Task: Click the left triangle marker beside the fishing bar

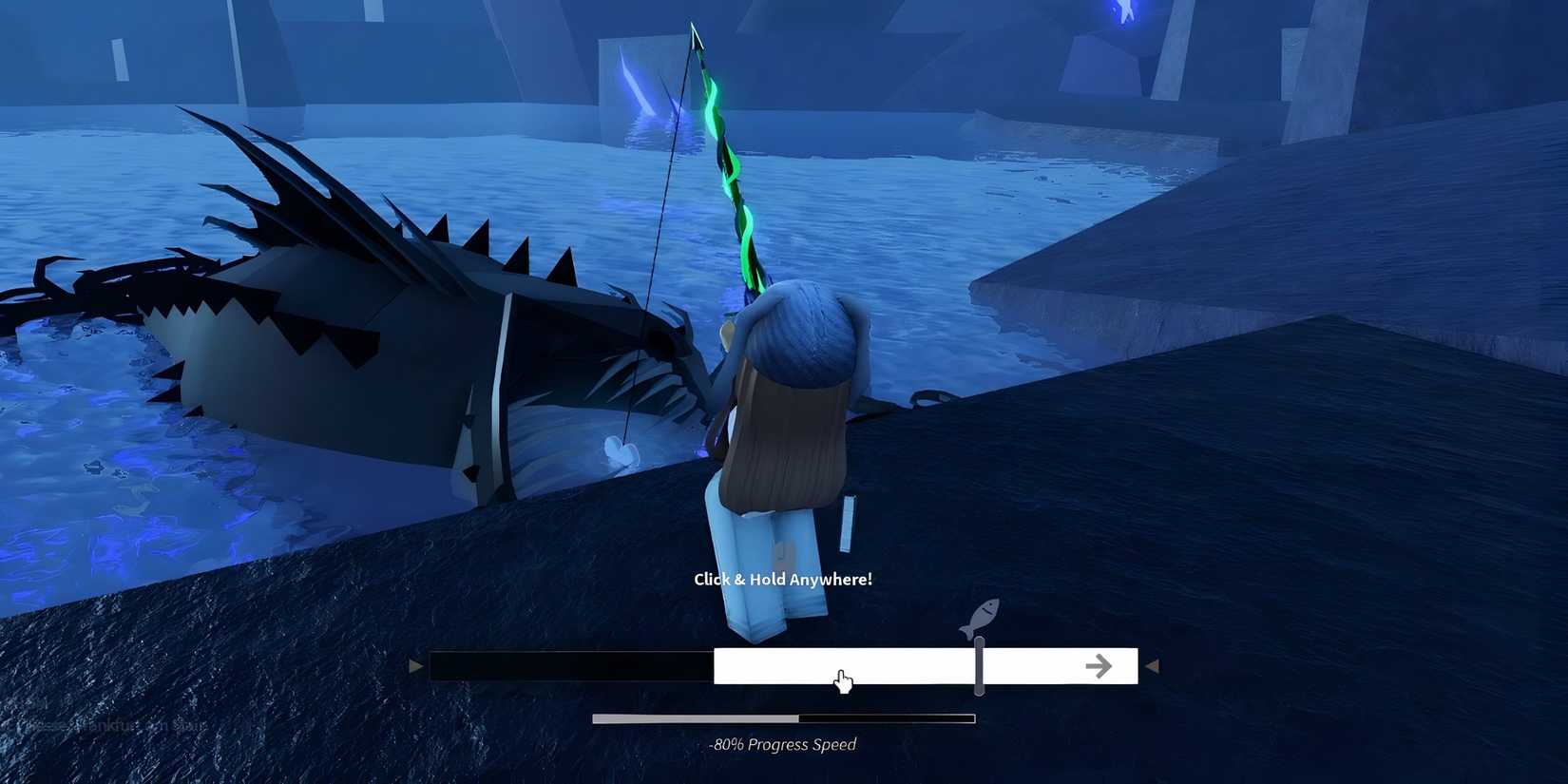Action: (416, 665)
